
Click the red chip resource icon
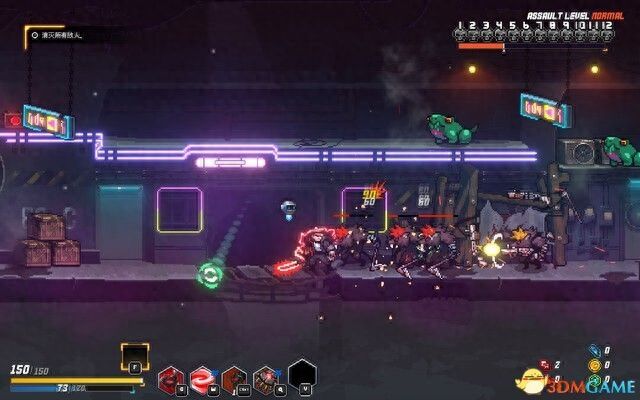pyautogui.click(x=545, y=366)
